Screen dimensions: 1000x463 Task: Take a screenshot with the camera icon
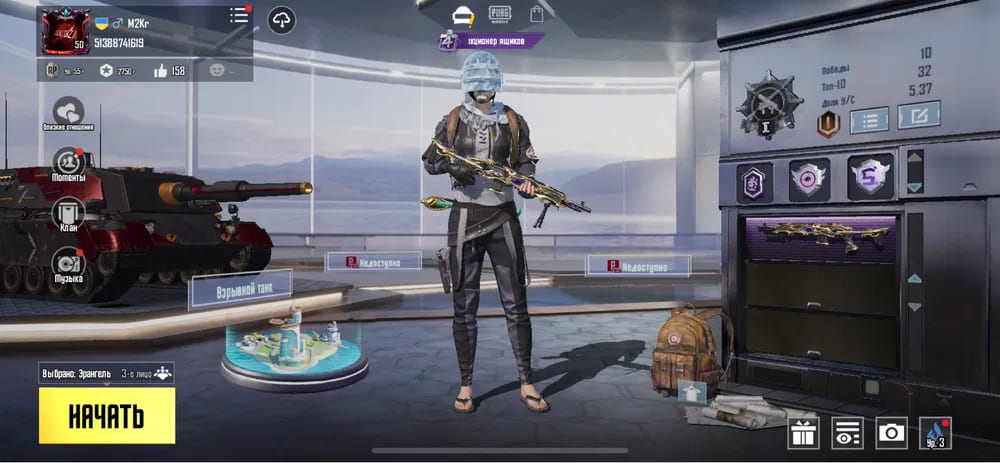pos(891,433)
